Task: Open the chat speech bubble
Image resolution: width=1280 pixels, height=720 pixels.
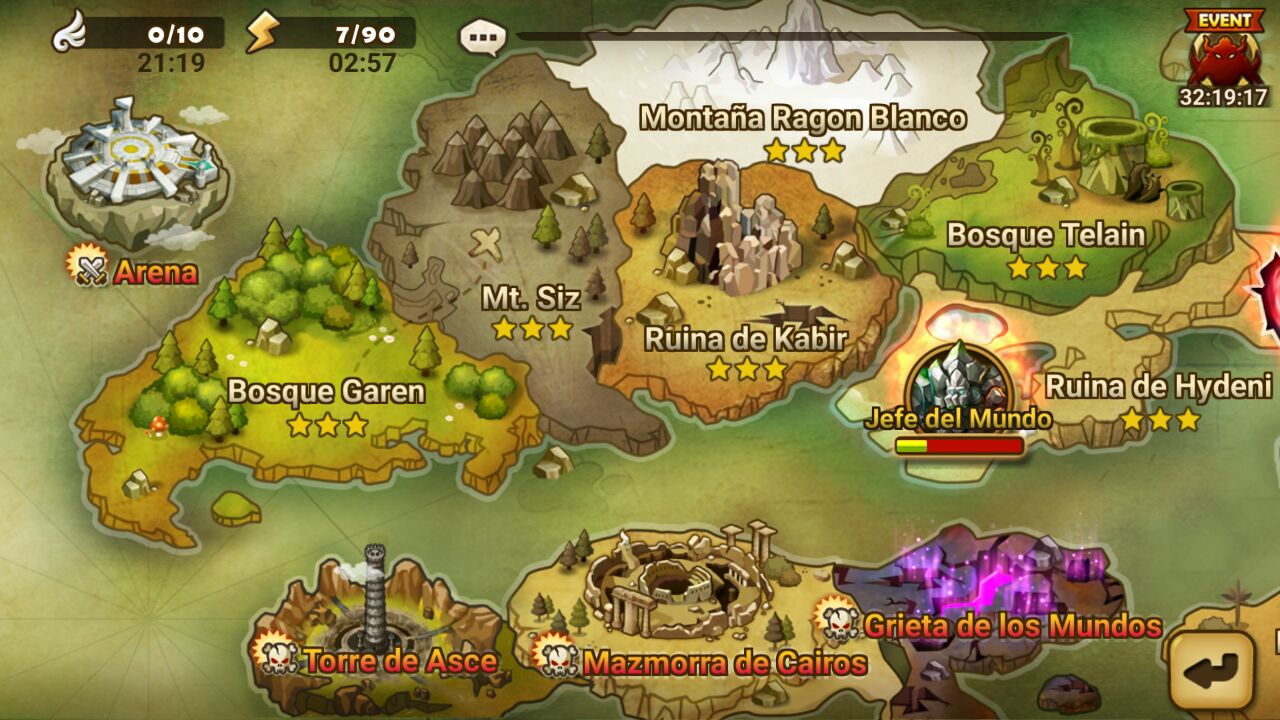Action: coord(483,38)
